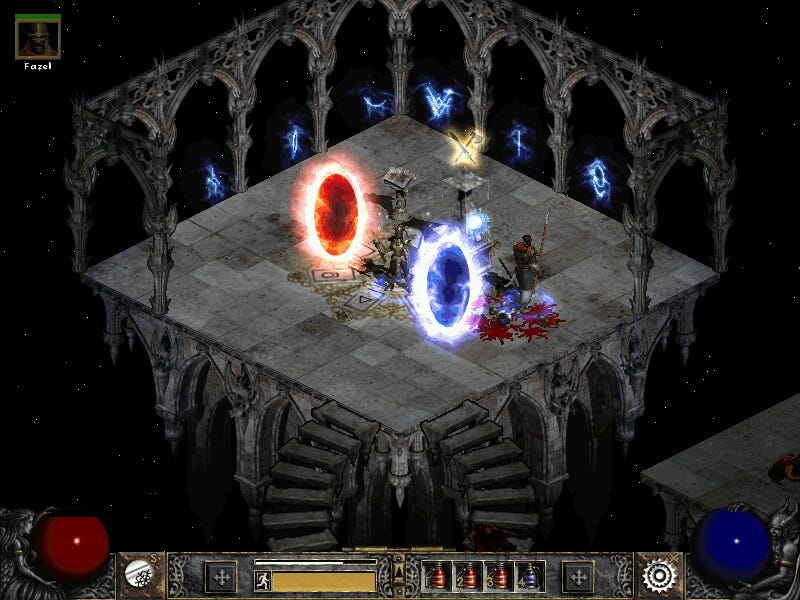Open the gear-shaped skill icon by the mana orb
The width and height of the screenshot is (800, 600).
(x=659, y=575)
